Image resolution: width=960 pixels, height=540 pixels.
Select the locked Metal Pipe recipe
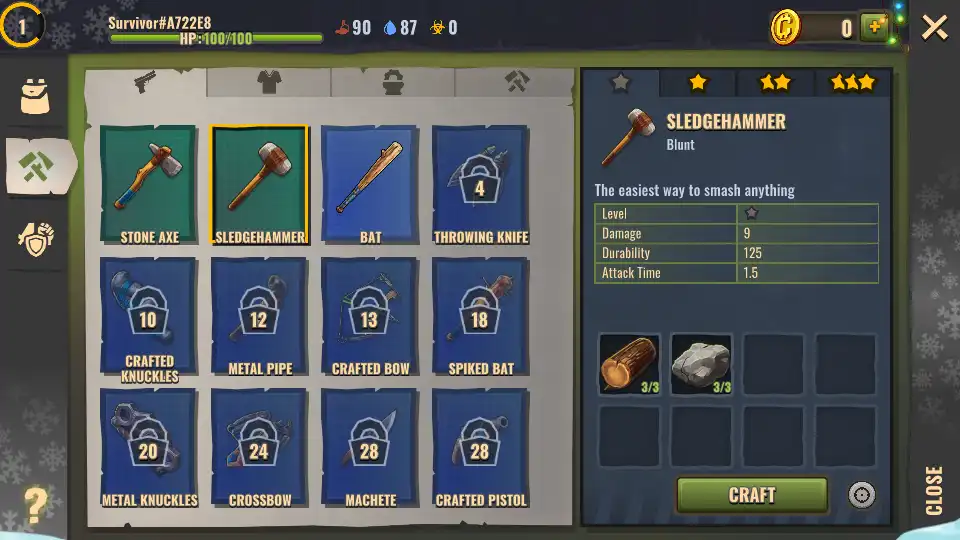pyautogui.click(x=260, y=319)
